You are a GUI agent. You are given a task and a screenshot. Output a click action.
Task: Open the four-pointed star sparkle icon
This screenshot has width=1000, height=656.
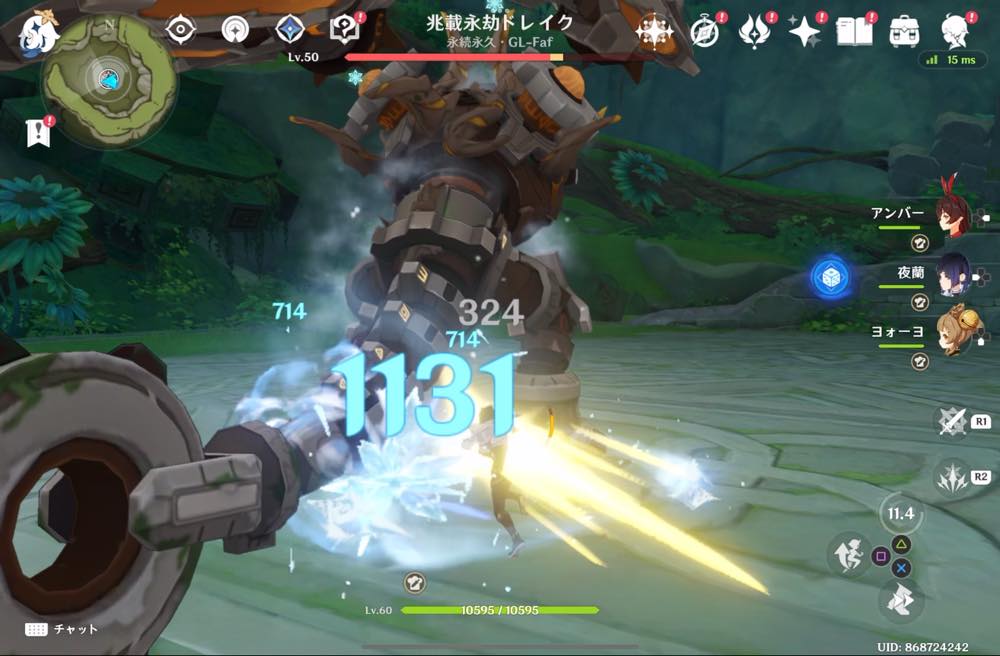pyautogui.click(x=803, y=30)
